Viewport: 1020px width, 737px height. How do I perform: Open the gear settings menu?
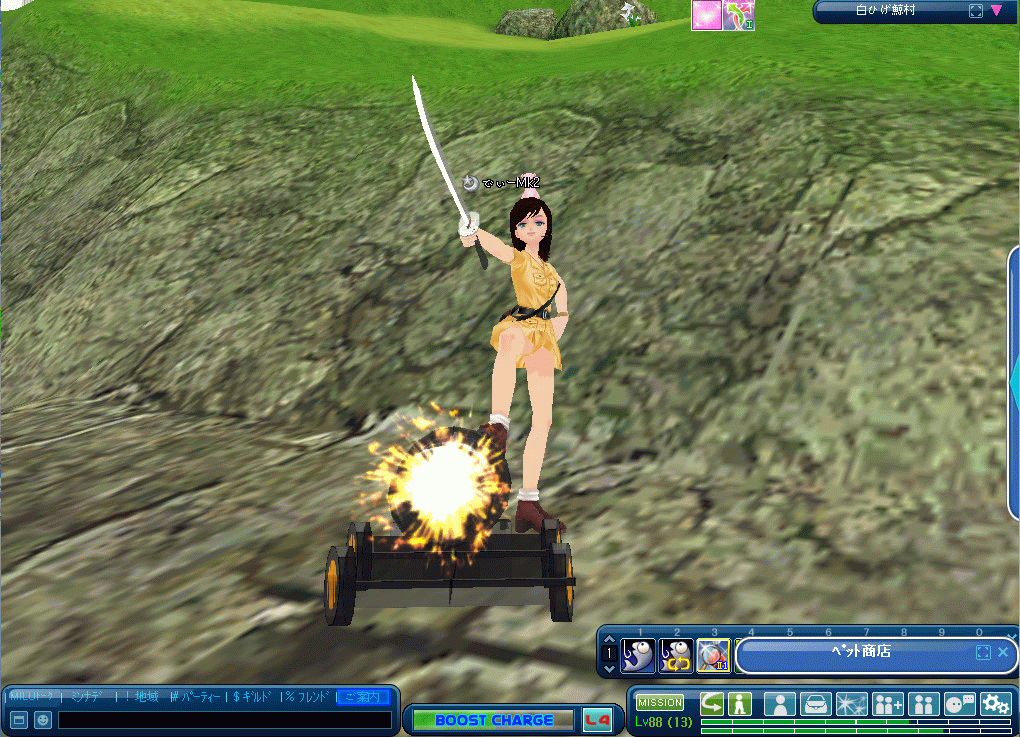coord(995,703)
